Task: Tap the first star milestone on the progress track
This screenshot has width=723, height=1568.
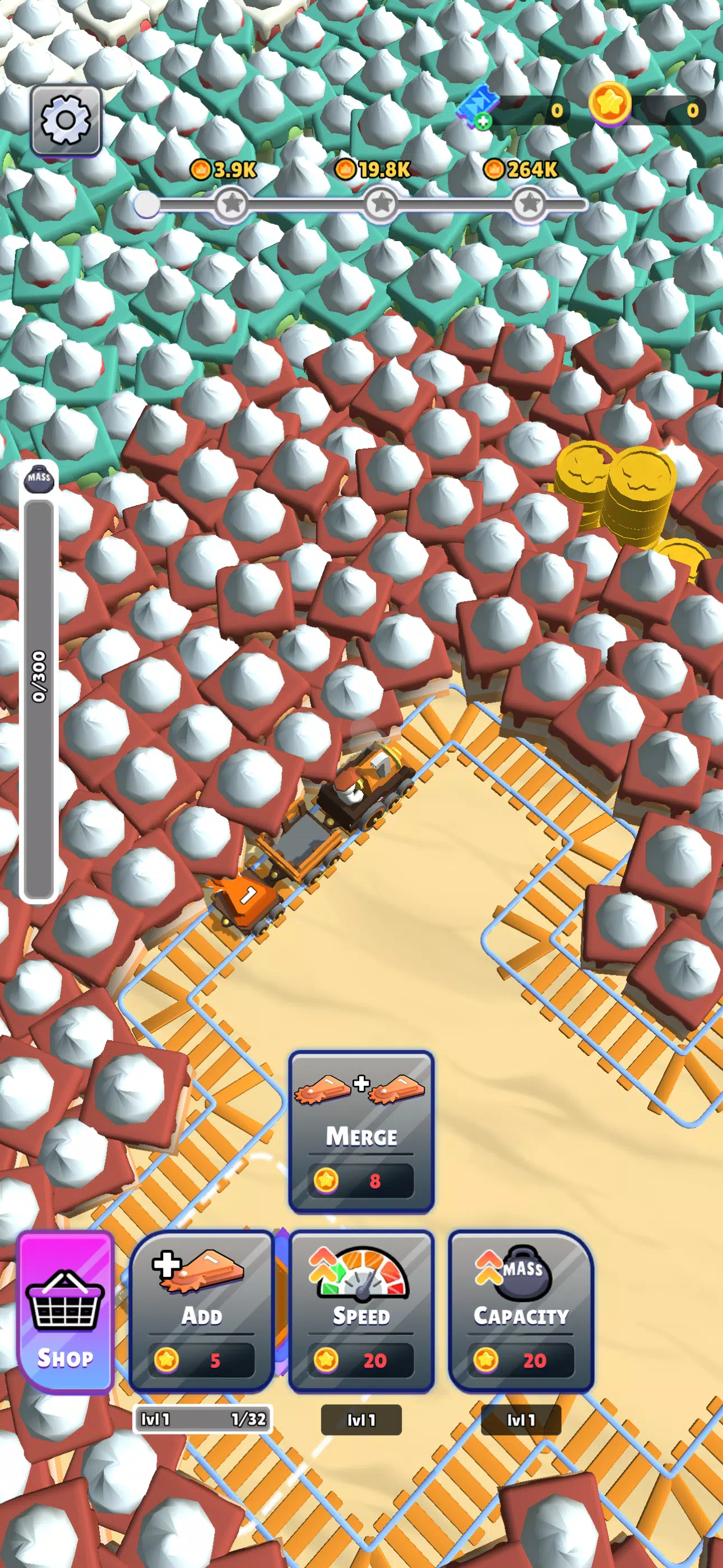Action: coord(230,202)
